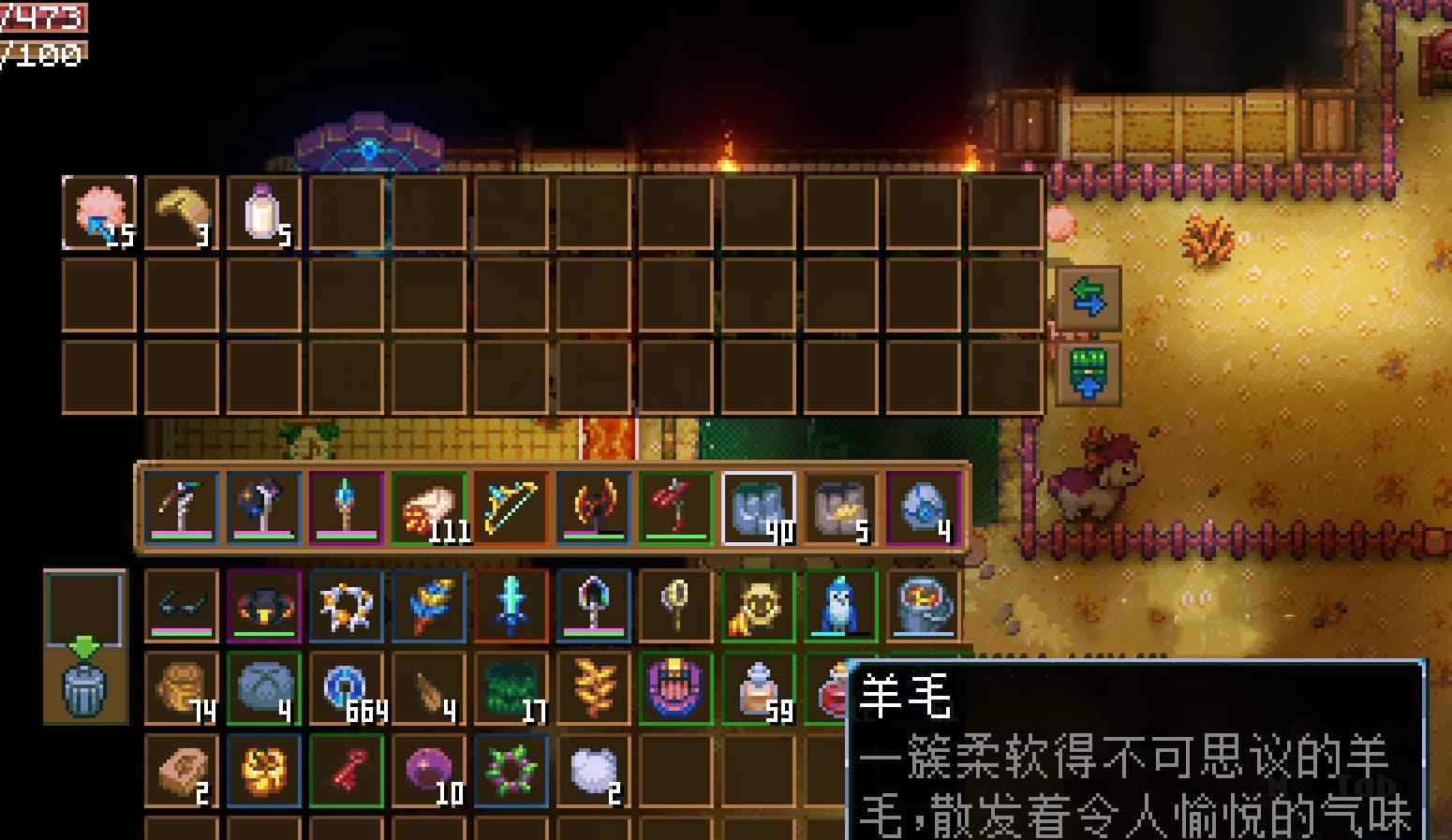Select the red scythe weapon in the hotbar
Viewport: 1452px width, 840px height.
[674, 506]
